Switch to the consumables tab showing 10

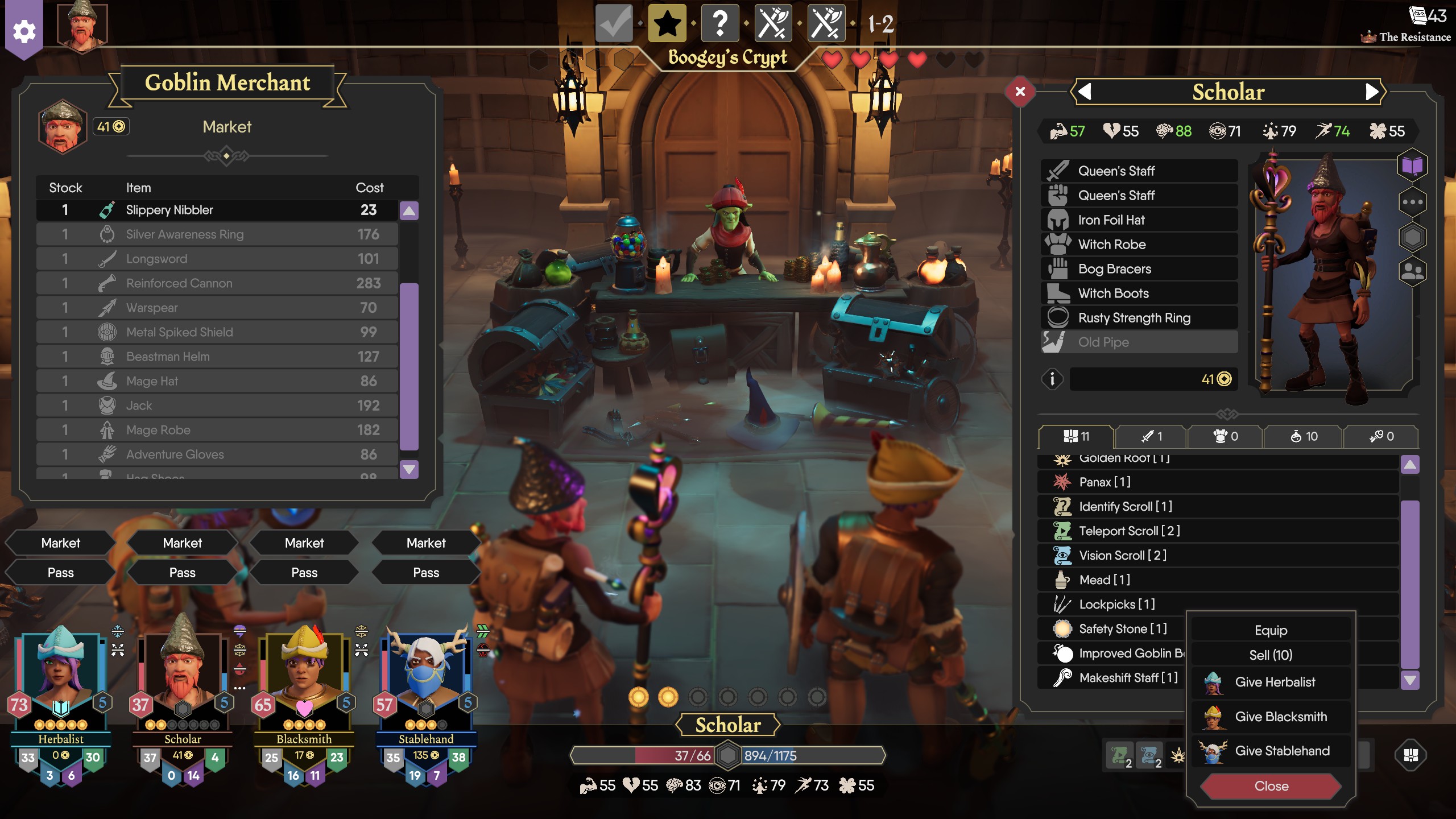tap(1303, 436)
